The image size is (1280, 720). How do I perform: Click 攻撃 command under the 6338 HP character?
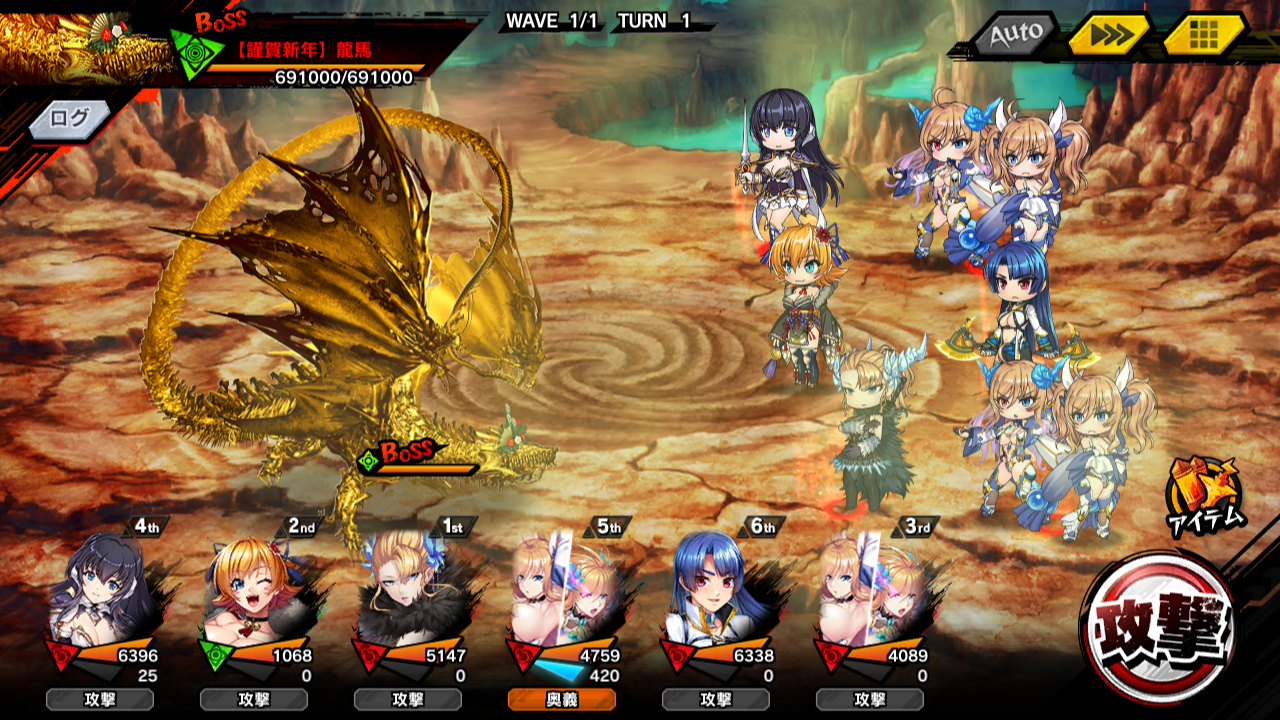[x=716, y=700]
